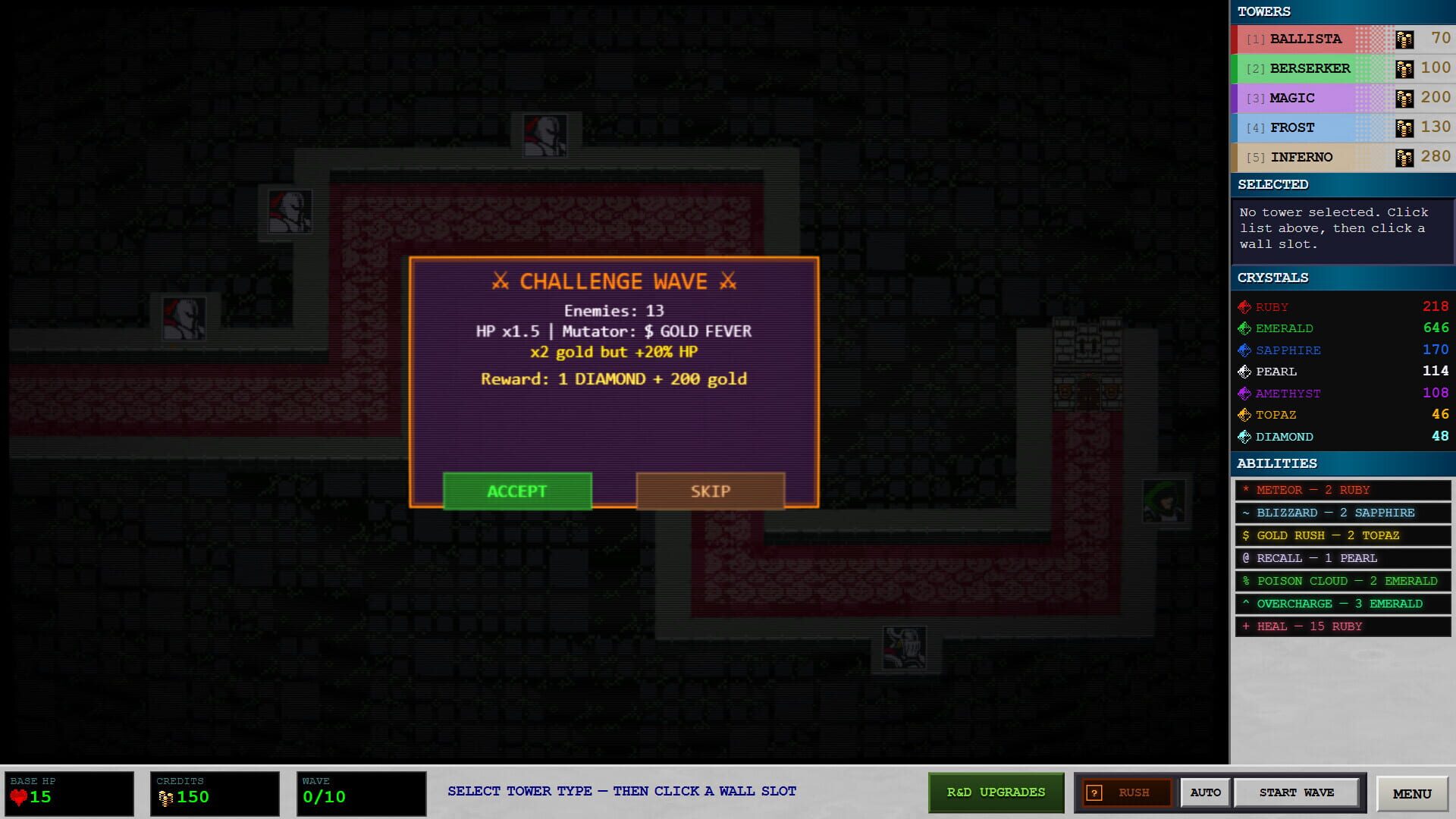Click the Sapphire gem icon
Image resolution: width=1456 pixels, height=819 pixels.
pos(1245,350)
